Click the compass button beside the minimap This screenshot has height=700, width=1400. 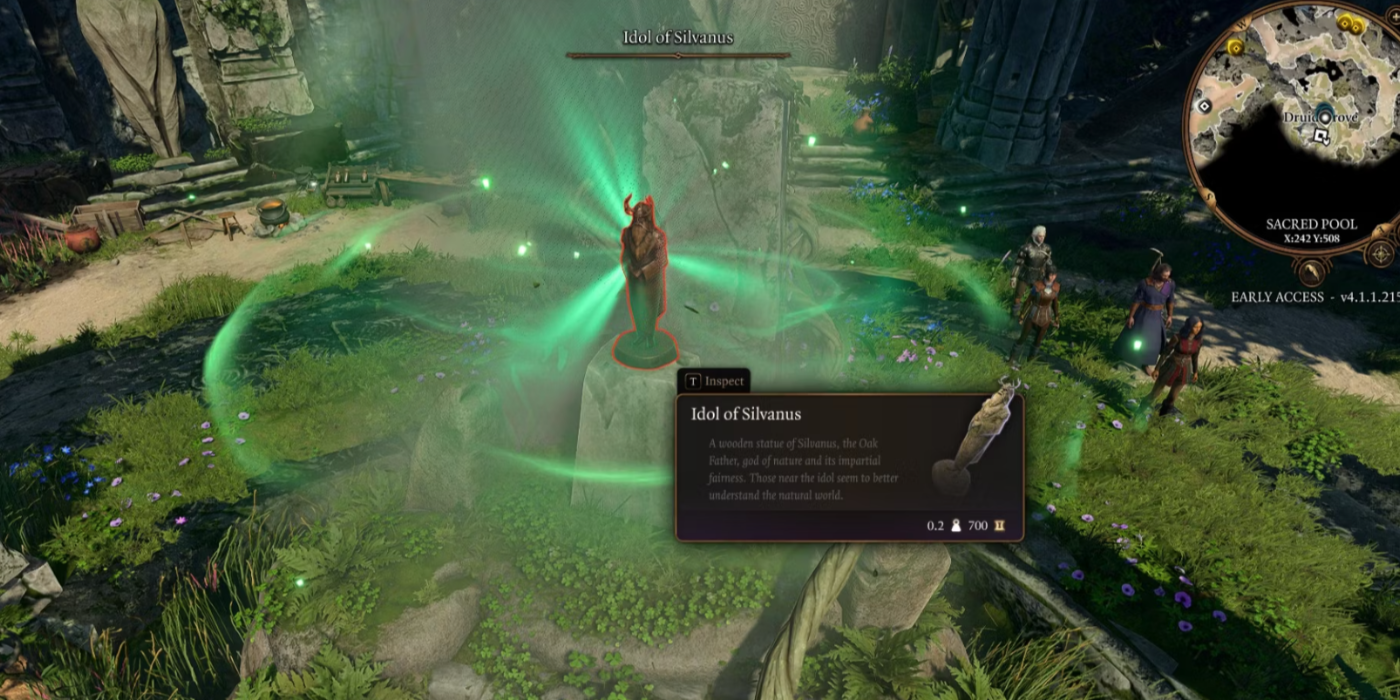(x=1381, y=251)
